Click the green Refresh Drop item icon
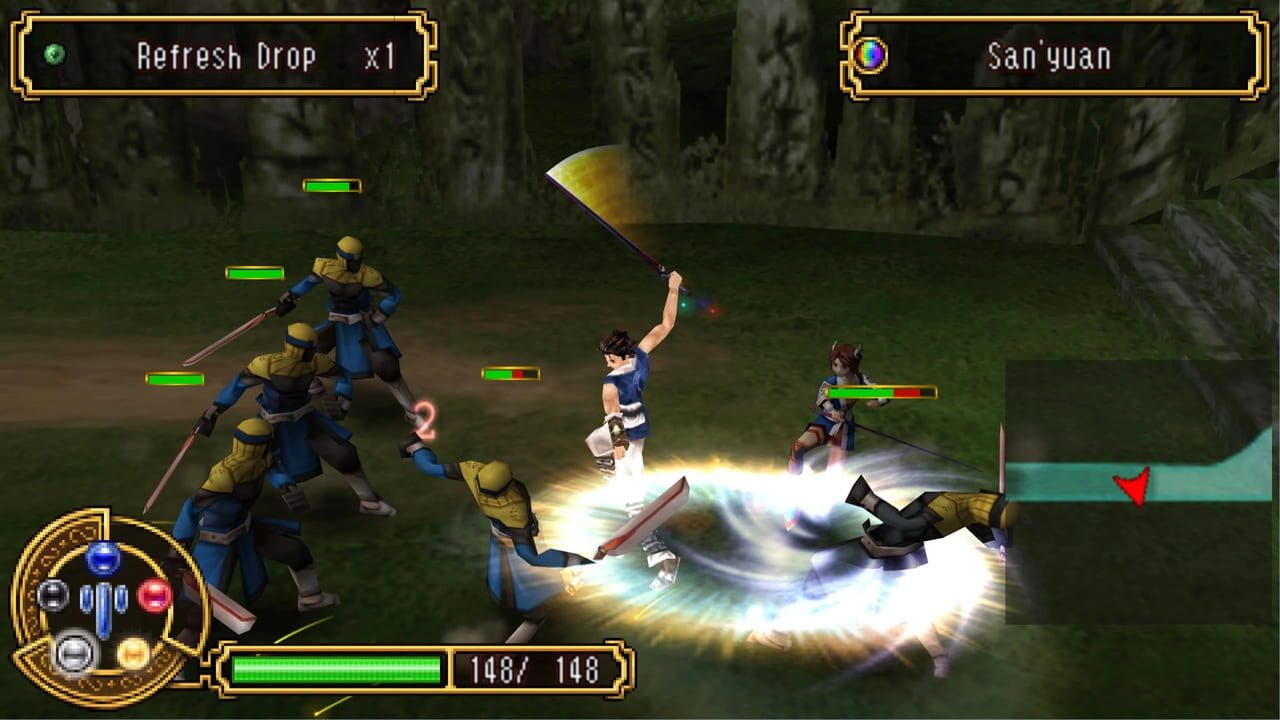1280x720 pixels. pos(53,54)
